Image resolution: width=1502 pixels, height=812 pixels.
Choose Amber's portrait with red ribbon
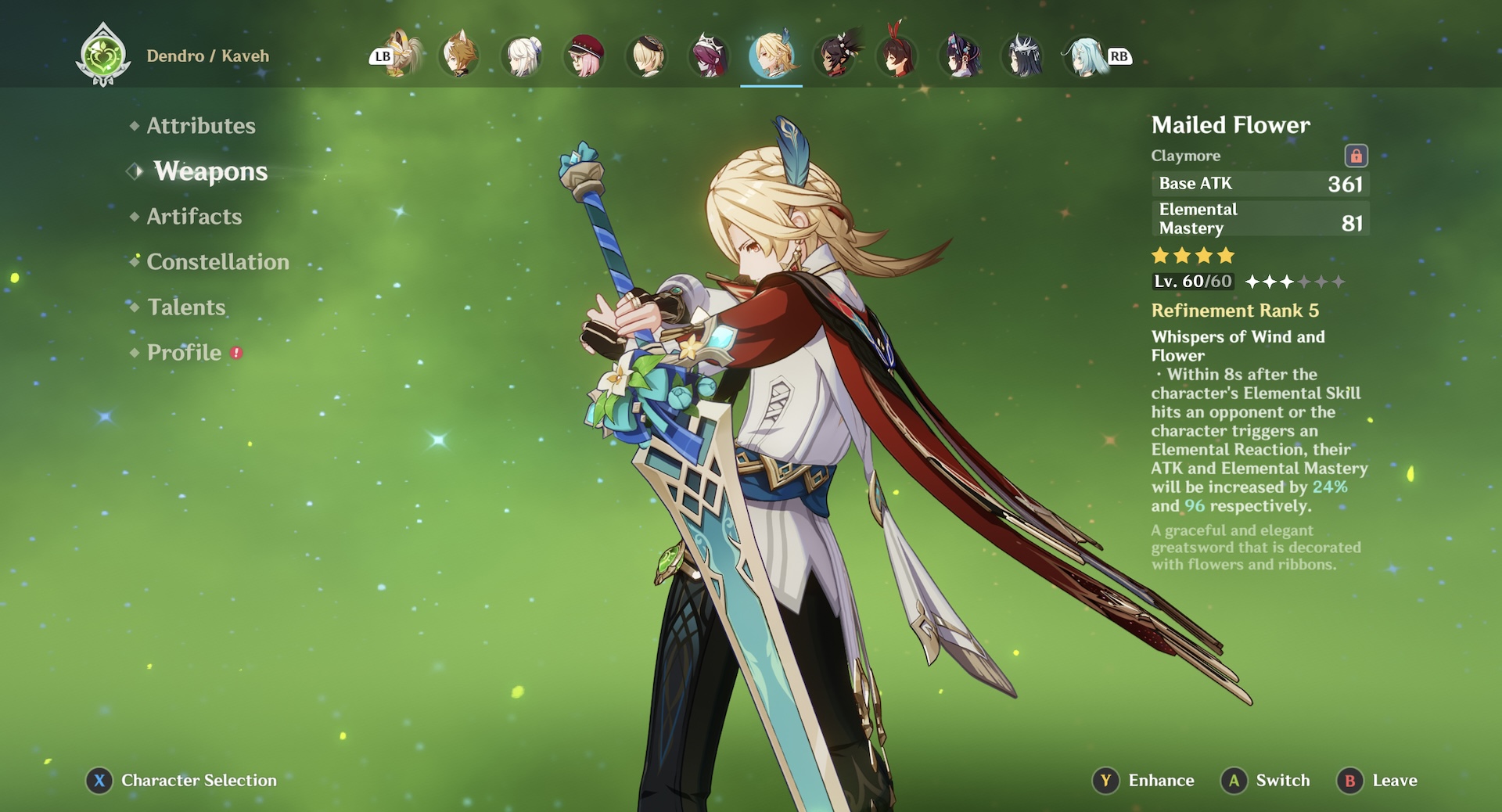click(897, 56)
